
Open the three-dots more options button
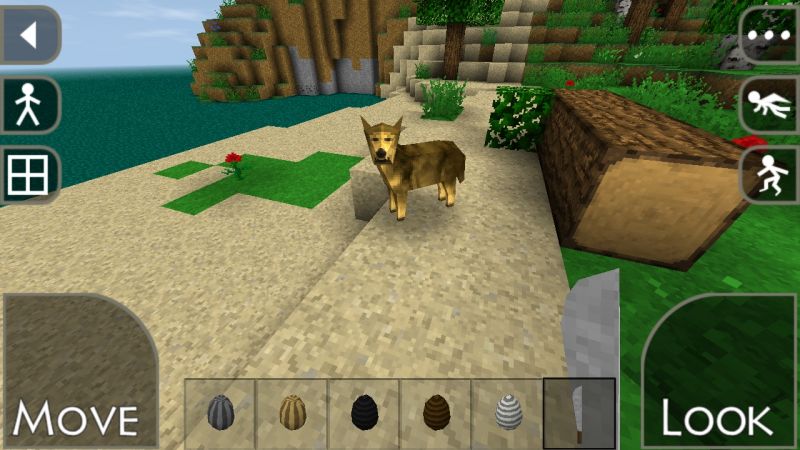coord(770,36)
